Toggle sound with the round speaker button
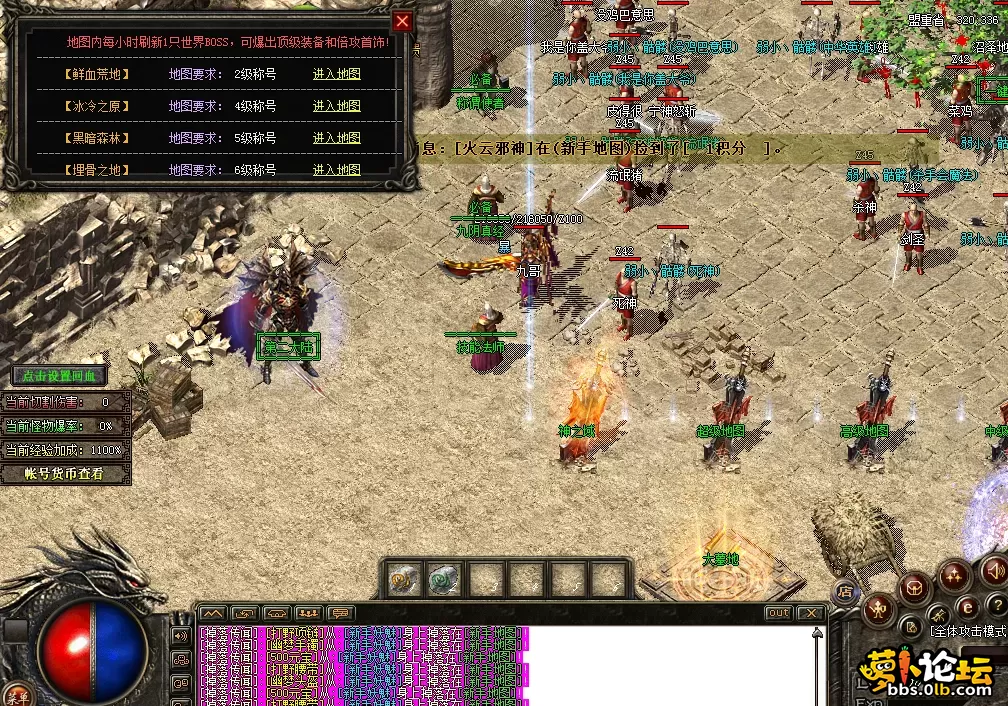 point(993,571)
